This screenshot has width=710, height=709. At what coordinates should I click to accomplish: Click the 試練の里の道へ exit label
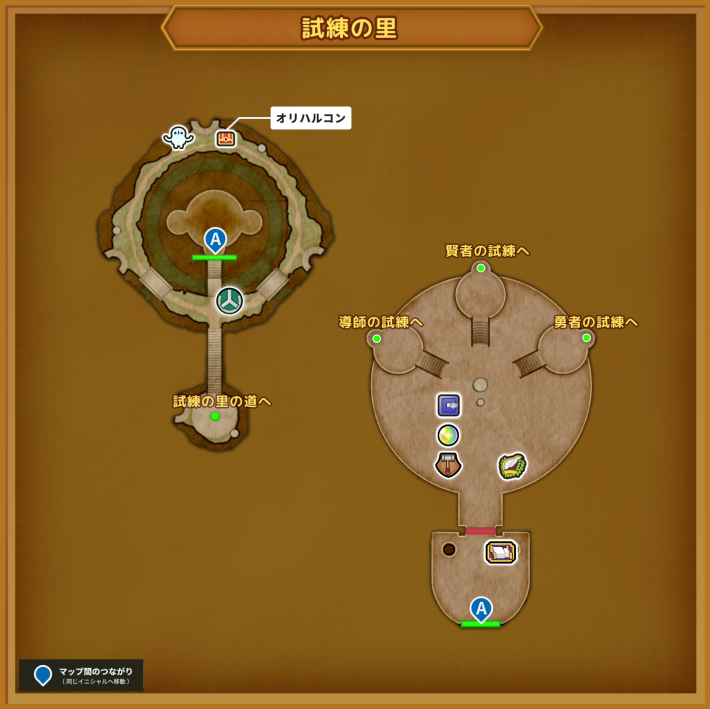(x=222, y=401)
